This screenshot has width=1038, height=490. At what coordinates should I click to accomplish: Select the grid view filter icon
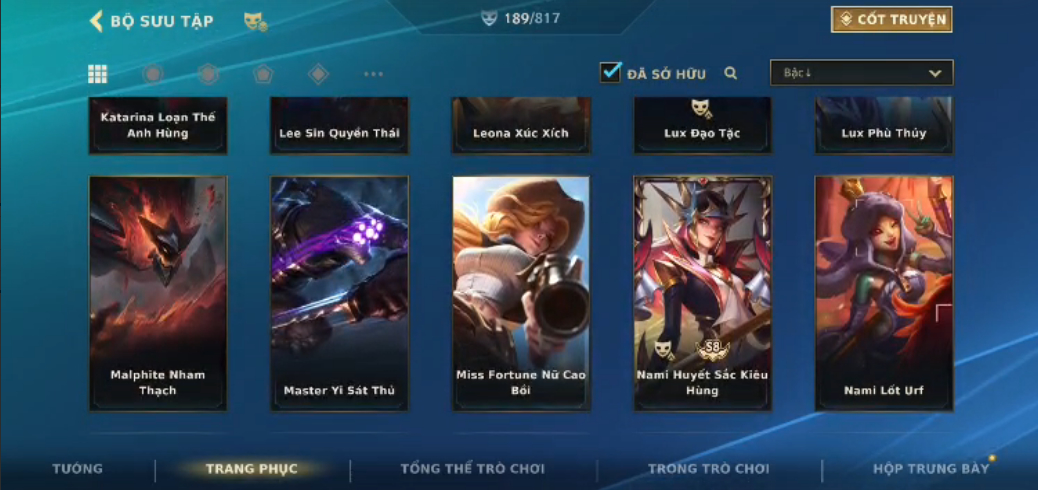(97, 74)
